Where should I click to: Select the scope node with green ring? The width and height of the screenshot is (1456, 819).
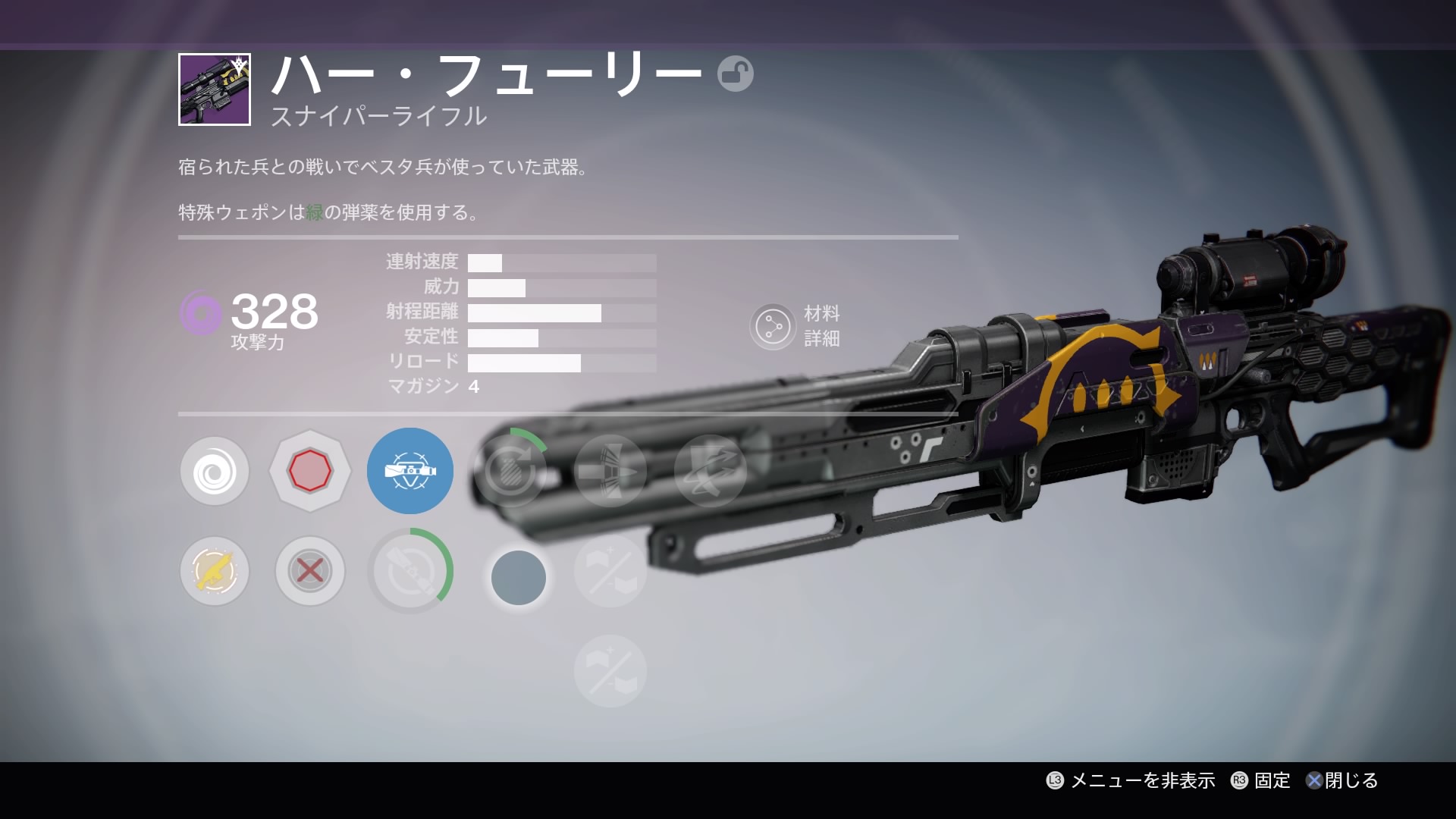(x=410, y=571)
